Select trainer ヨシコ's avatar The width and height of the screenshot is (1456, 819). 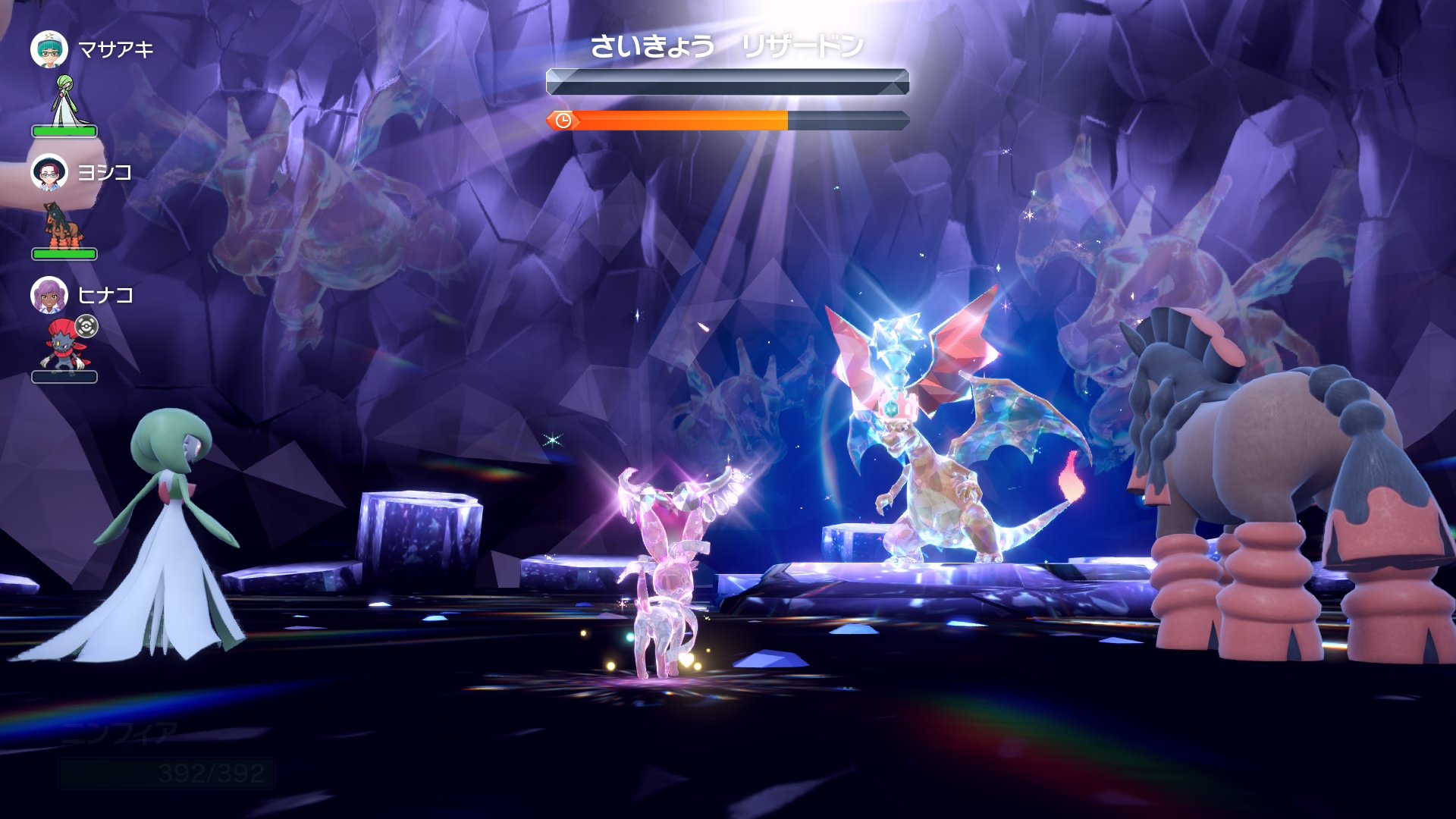pyautogui.click(x=49, y=173)
